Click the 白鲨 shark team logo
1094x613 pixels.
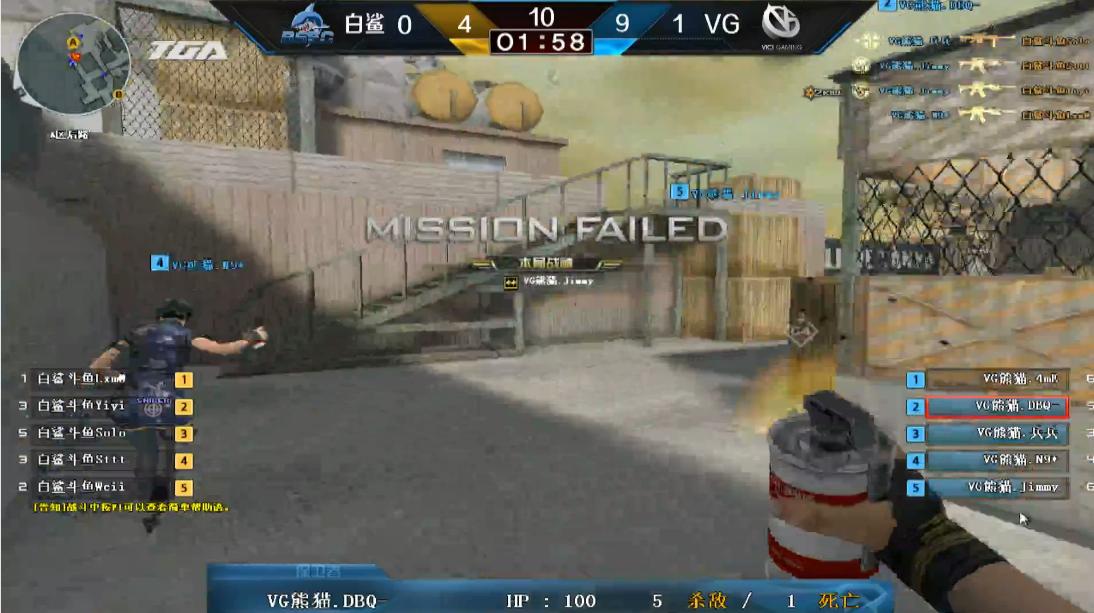click(x=308, y=24)
